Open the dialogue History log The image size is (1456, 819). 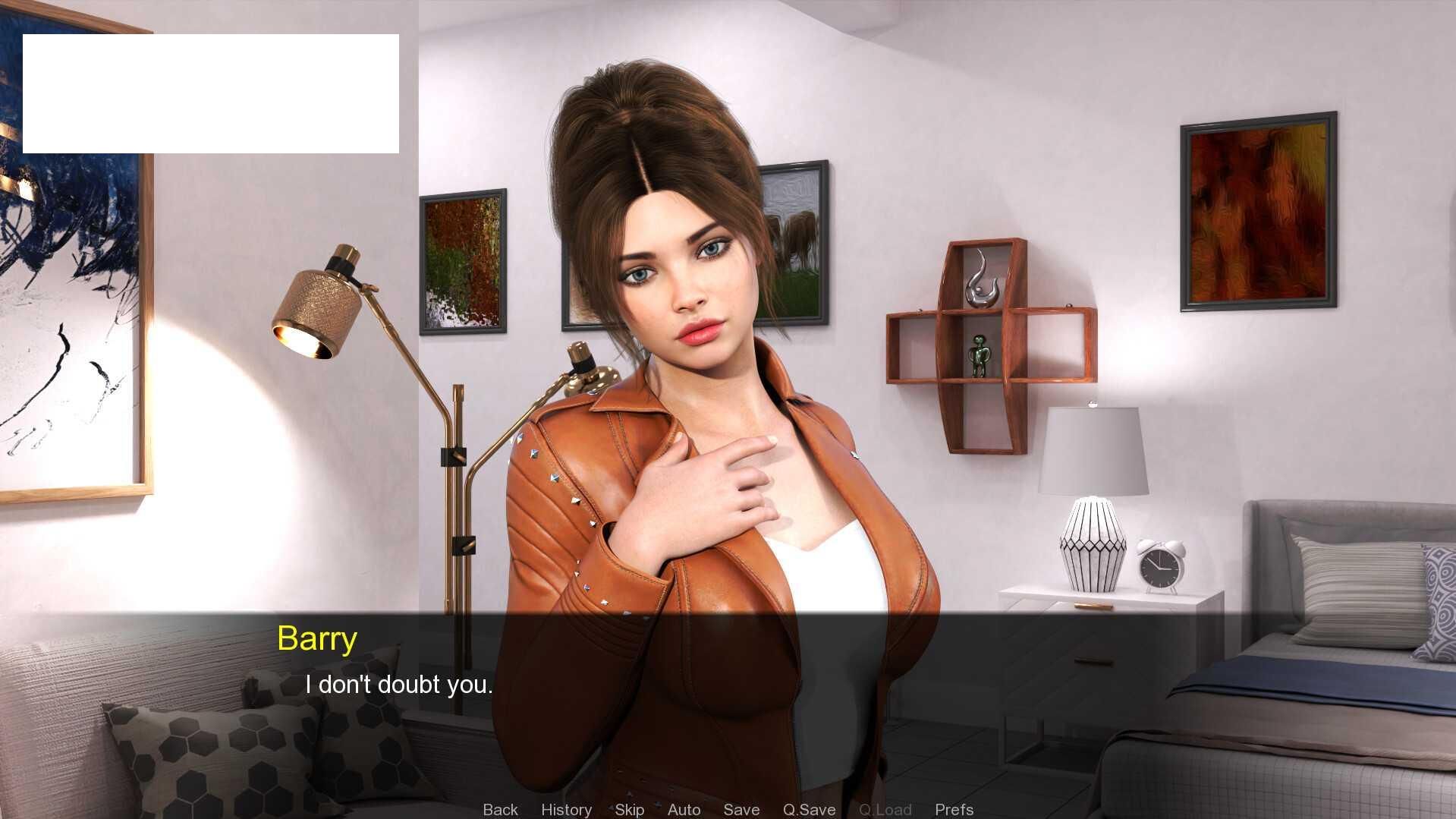tap(566, 809)
